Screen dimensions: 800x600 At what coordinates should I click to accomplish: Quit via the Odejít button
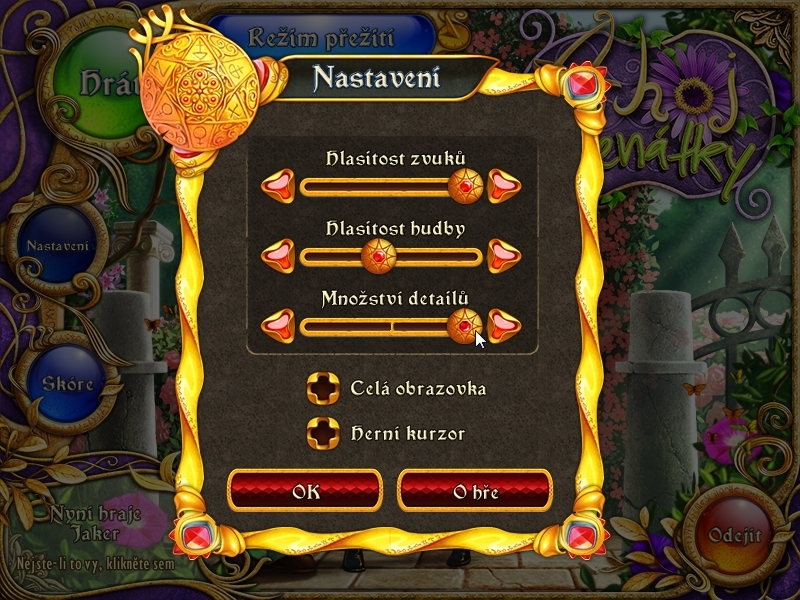click(x=735, y=535)
